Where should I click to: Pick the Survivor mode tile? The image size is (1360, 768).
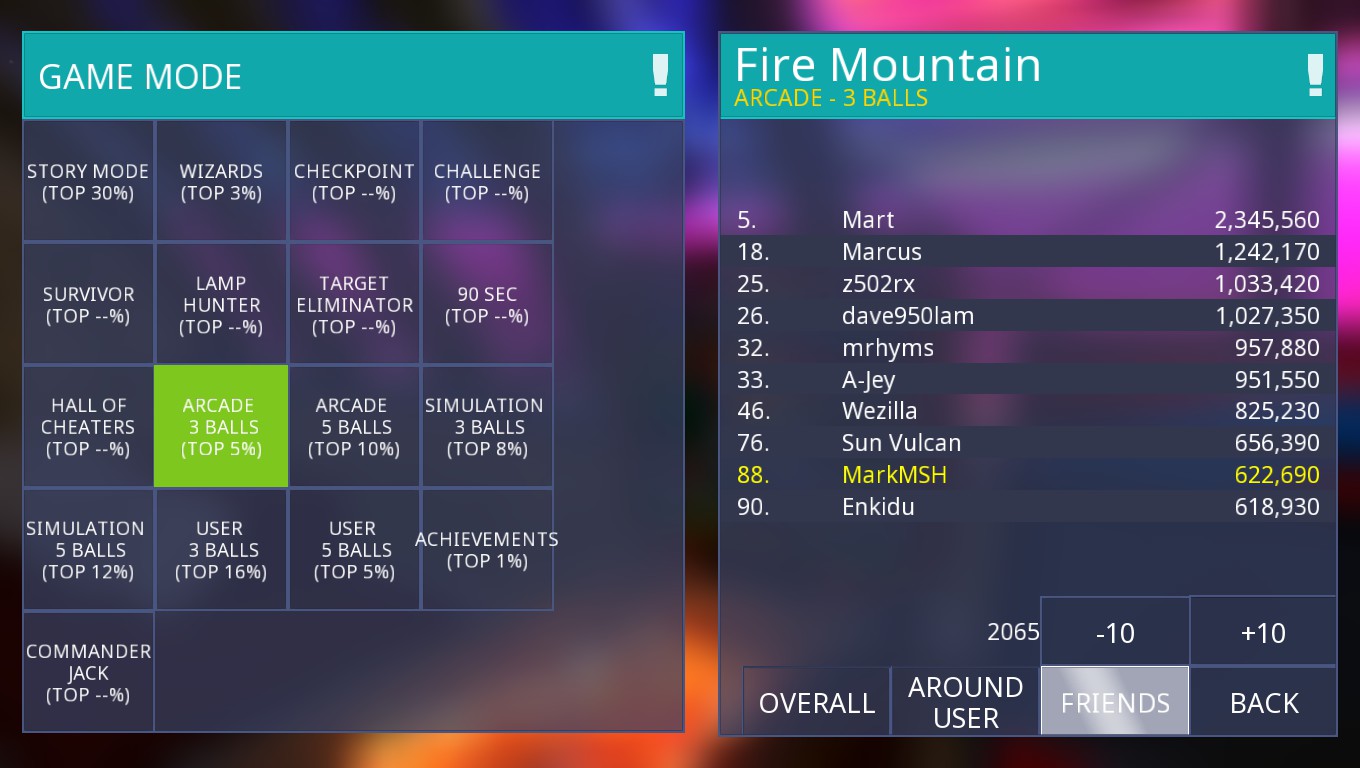coord(88,304)
